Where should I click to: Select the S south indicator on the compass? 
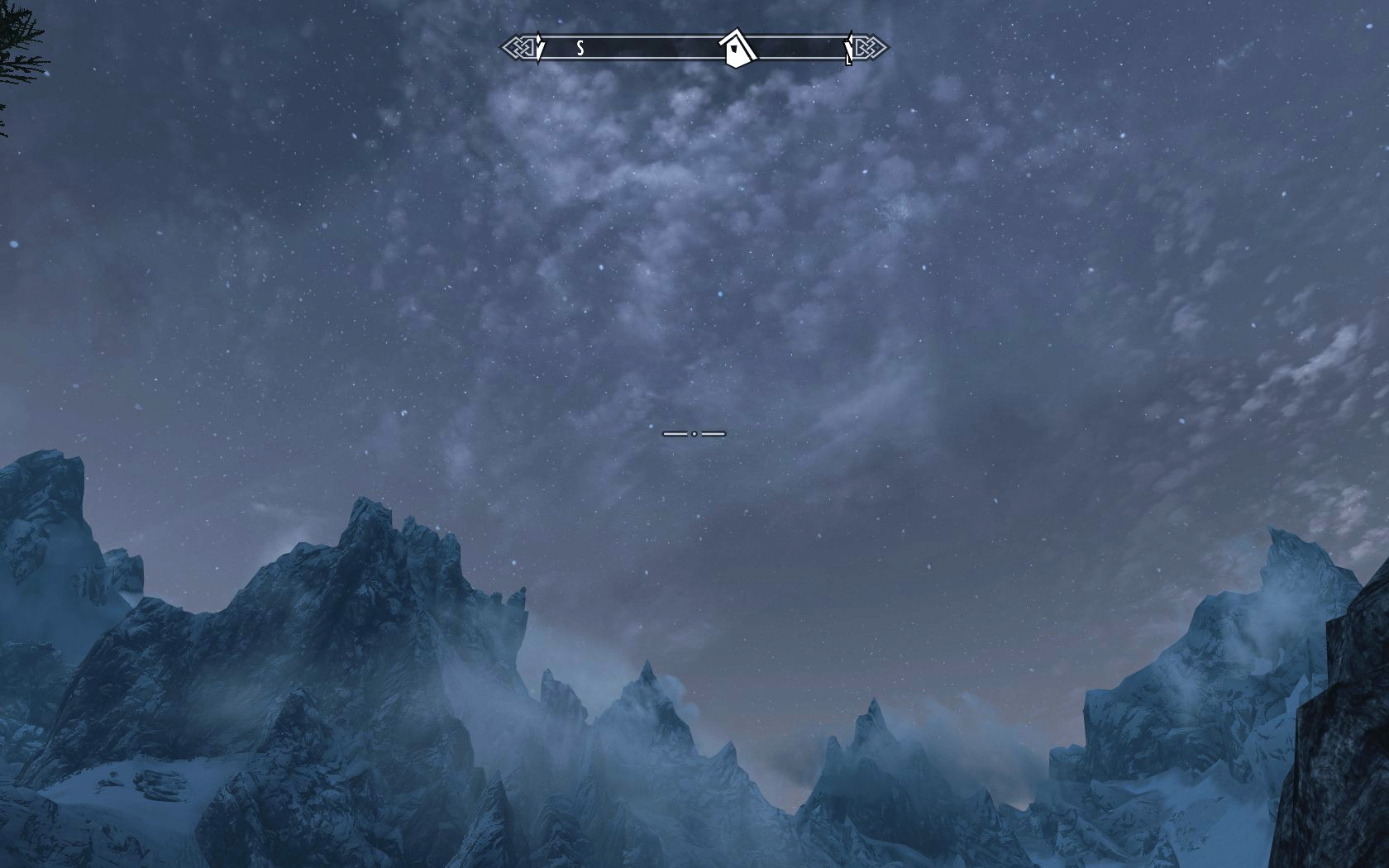(x=580, y=48)
